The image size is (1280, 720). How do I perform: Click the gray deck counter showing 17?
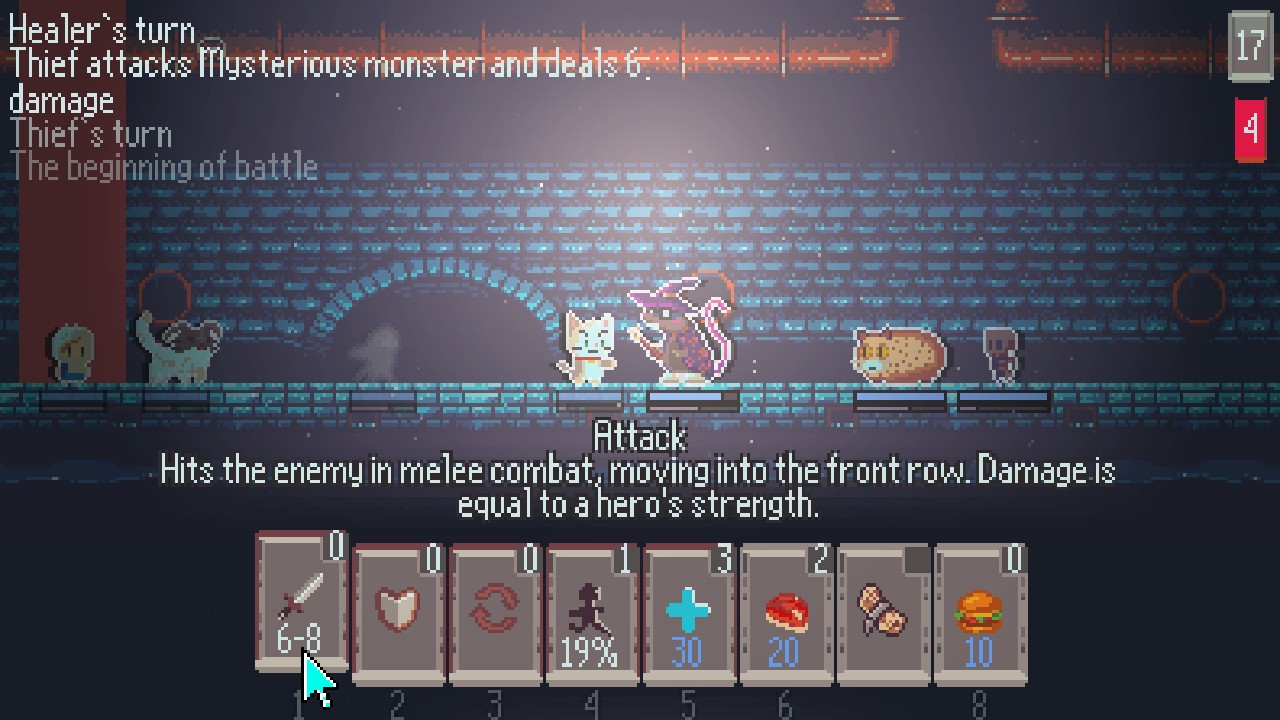click(x=1249, y=47)
